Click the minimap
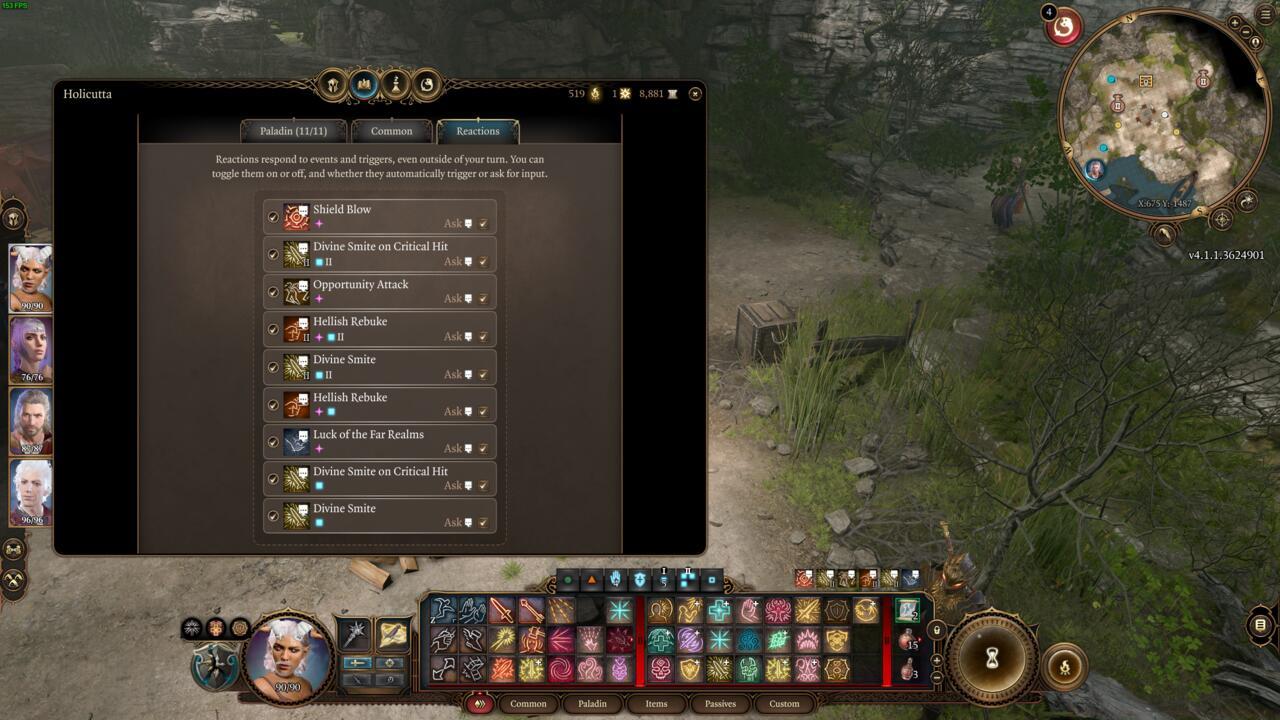Viewport: 1280px width, 720px height. click(x=1160, y=115)
